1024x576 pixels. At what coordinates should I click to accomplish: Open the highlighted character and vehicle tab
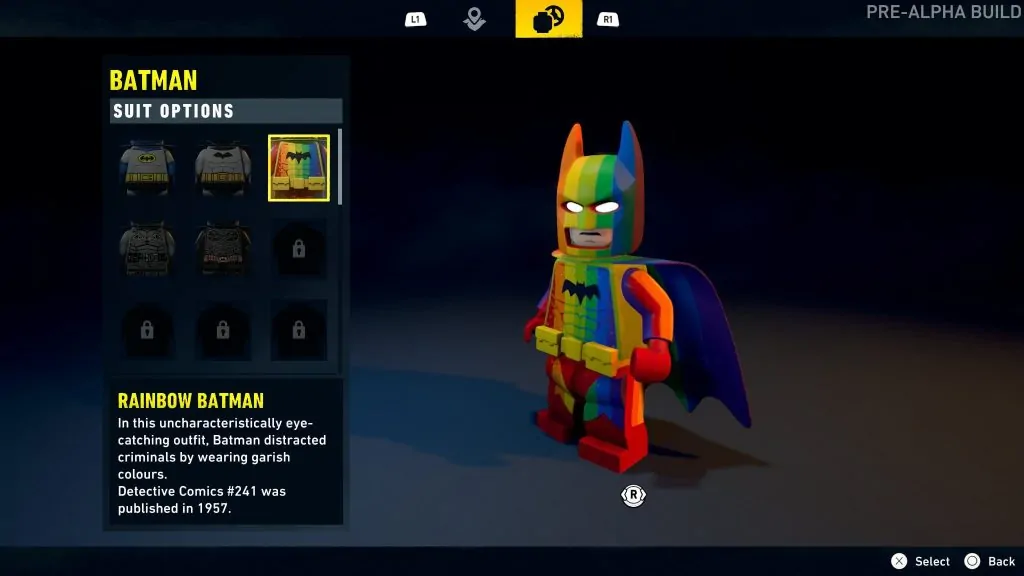pos(548,19)
